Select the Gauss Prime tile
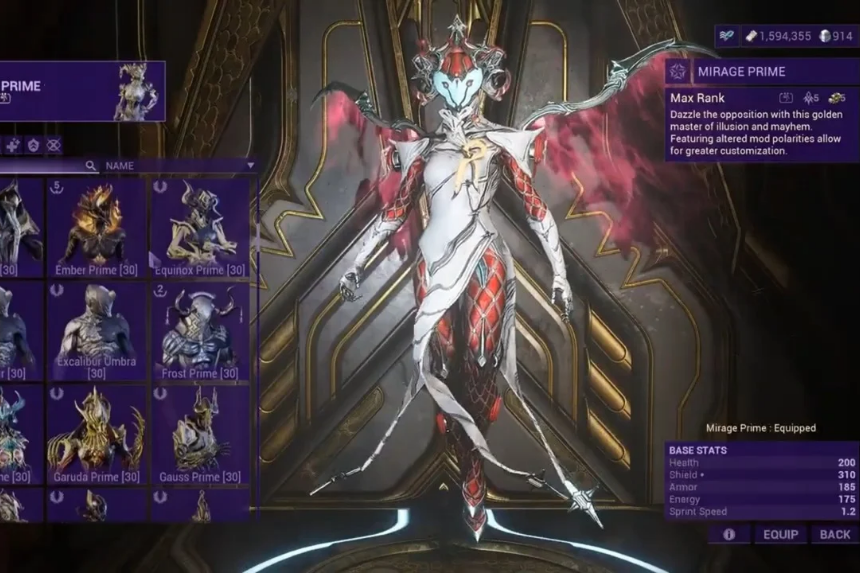 pos(200,435)
